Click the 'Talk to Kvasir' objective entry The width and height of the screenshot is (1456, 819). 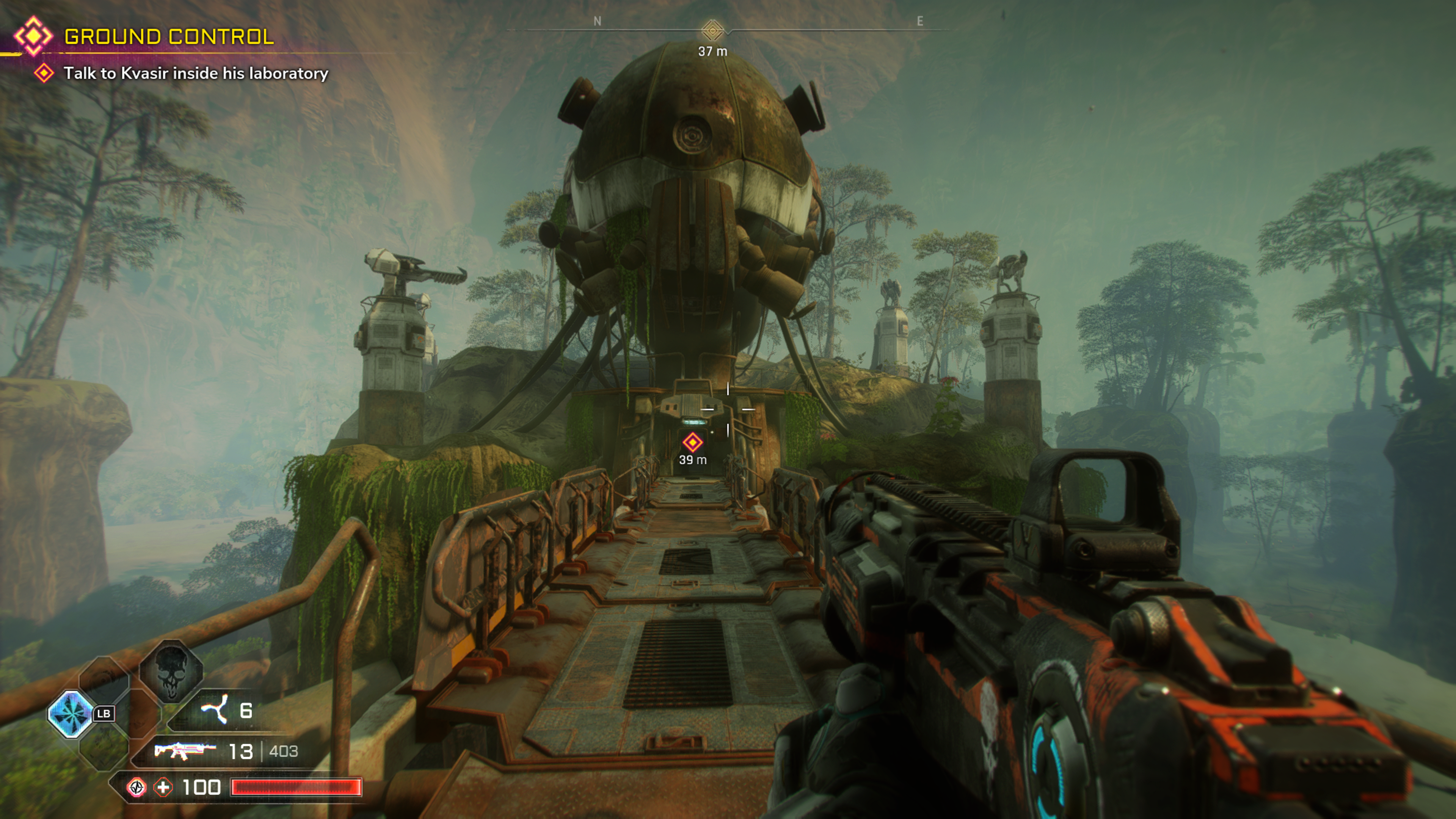coord(195,74)
